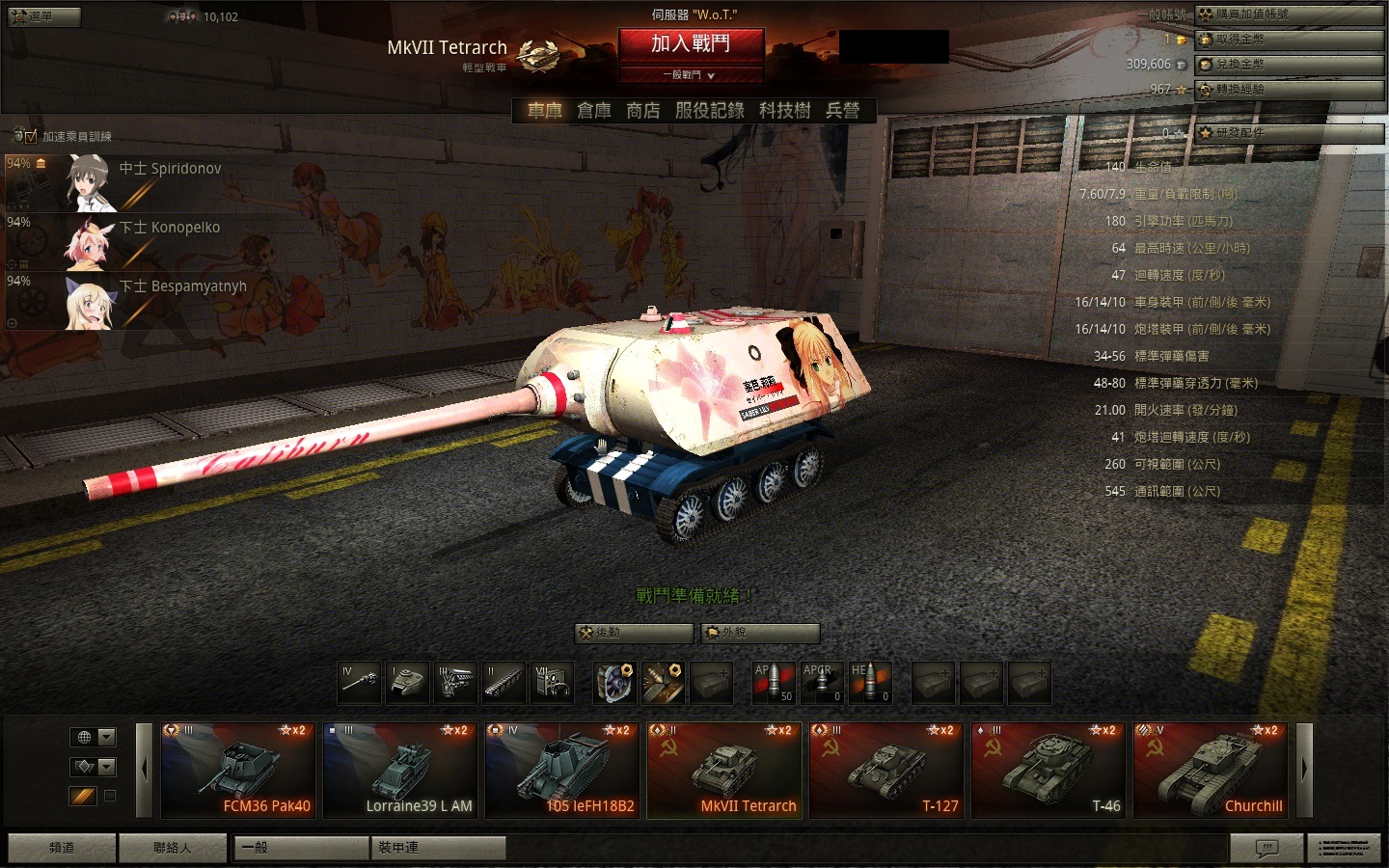Select the AP shell ammo slot
The width and height of the screenshot is (1389, 868).
(x=774, y=683)
